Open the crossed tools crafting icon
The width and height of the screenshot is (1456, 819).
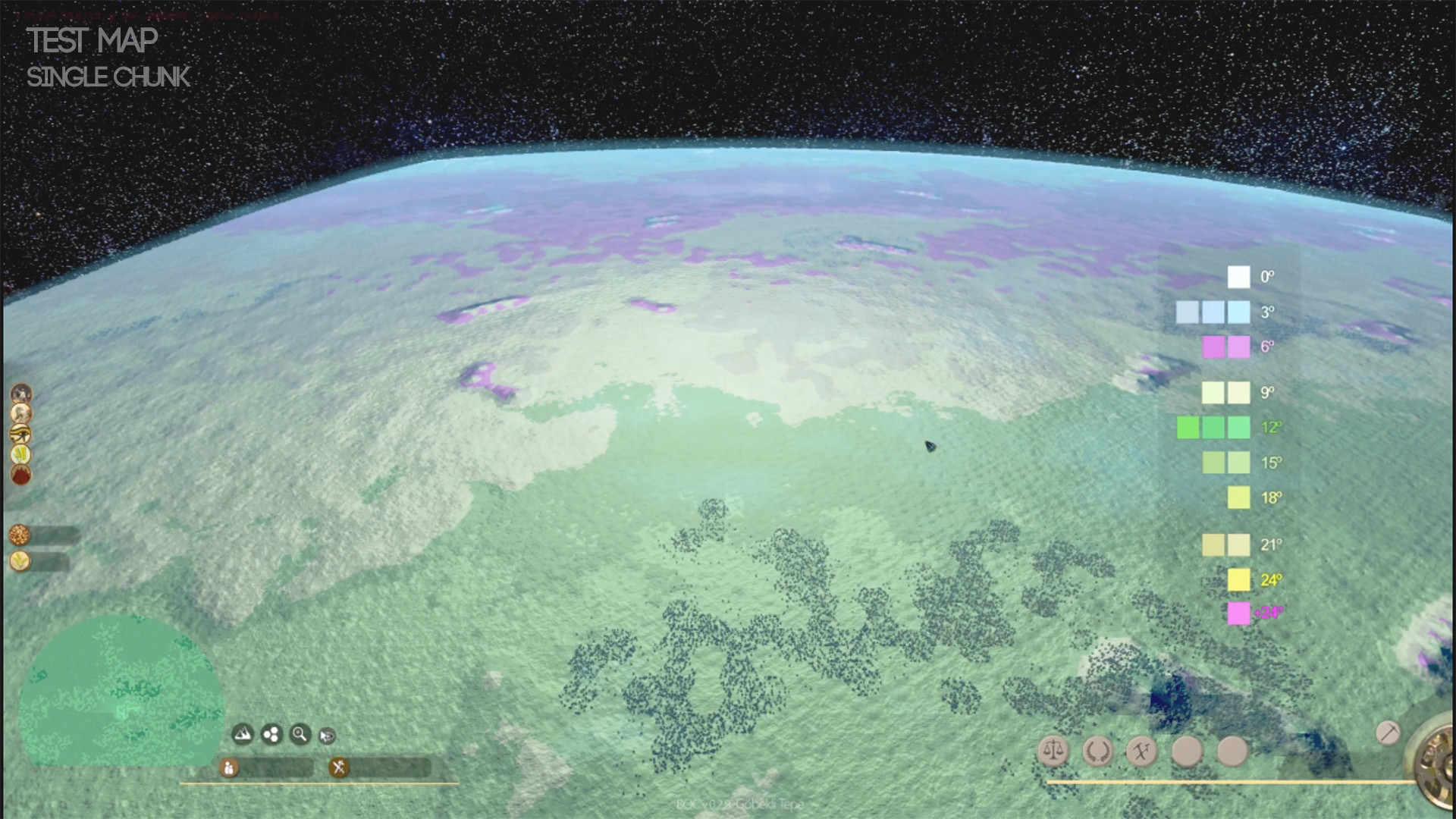(x=1141, y=750)
